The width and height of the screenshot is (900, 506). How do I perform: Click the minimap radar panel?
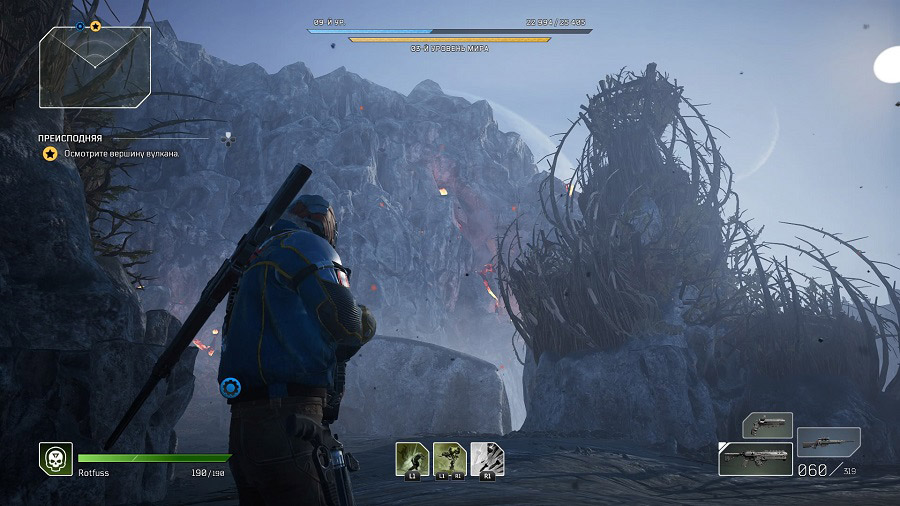95,67
